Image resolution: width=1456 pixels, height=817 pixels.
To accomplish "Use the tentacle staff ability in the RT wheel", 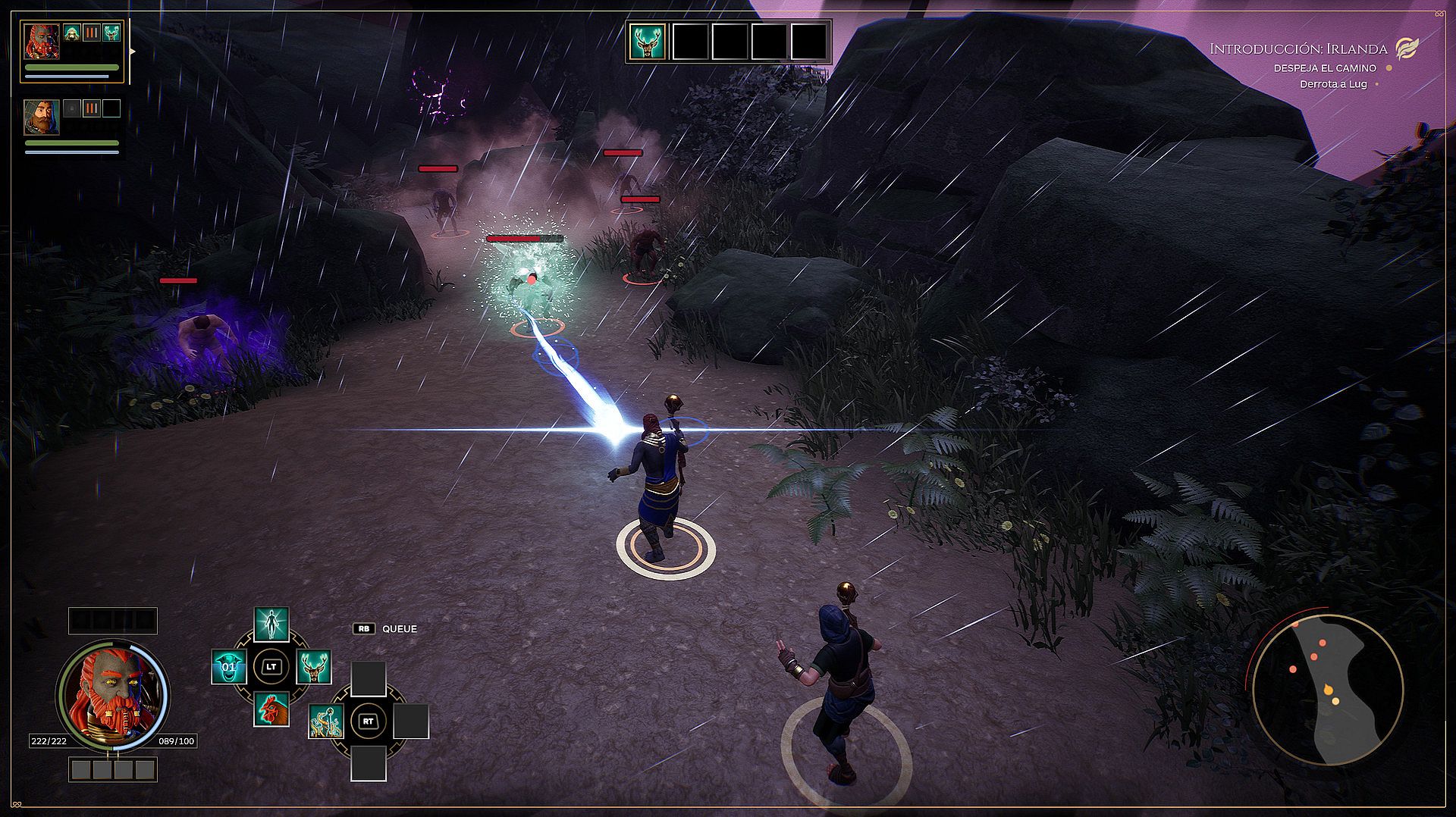I will click(326, 722).
